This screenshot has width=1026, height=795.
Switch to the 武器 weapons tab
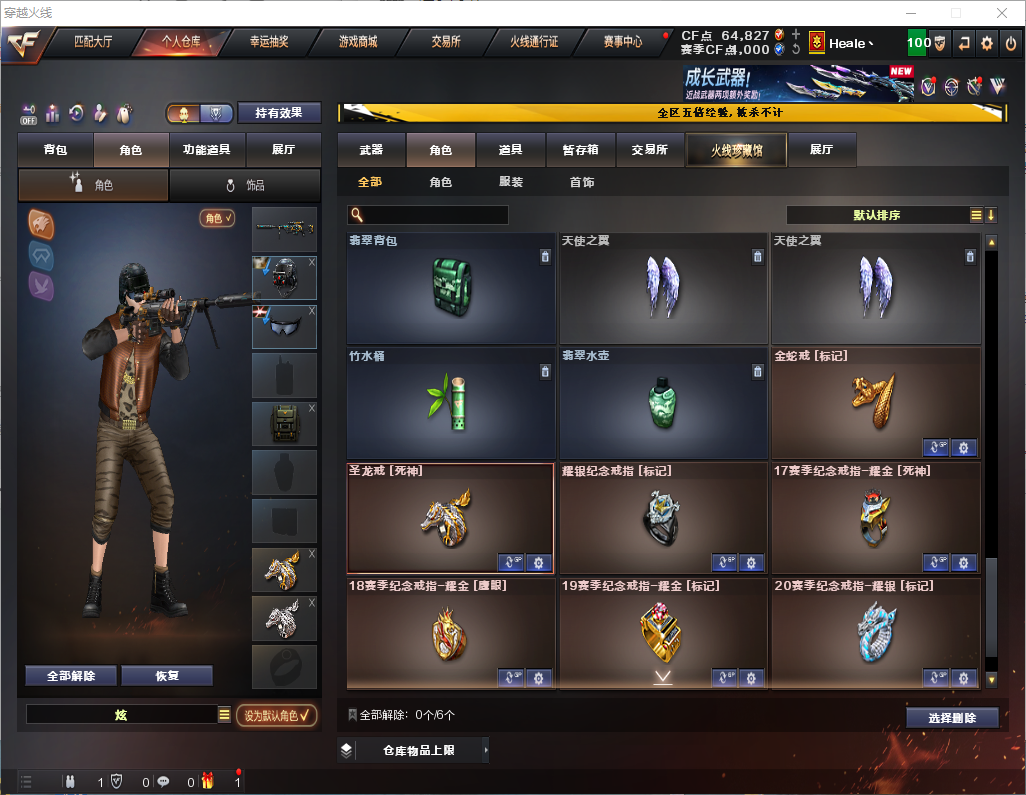pyautogui.click(x=371, y=150)
